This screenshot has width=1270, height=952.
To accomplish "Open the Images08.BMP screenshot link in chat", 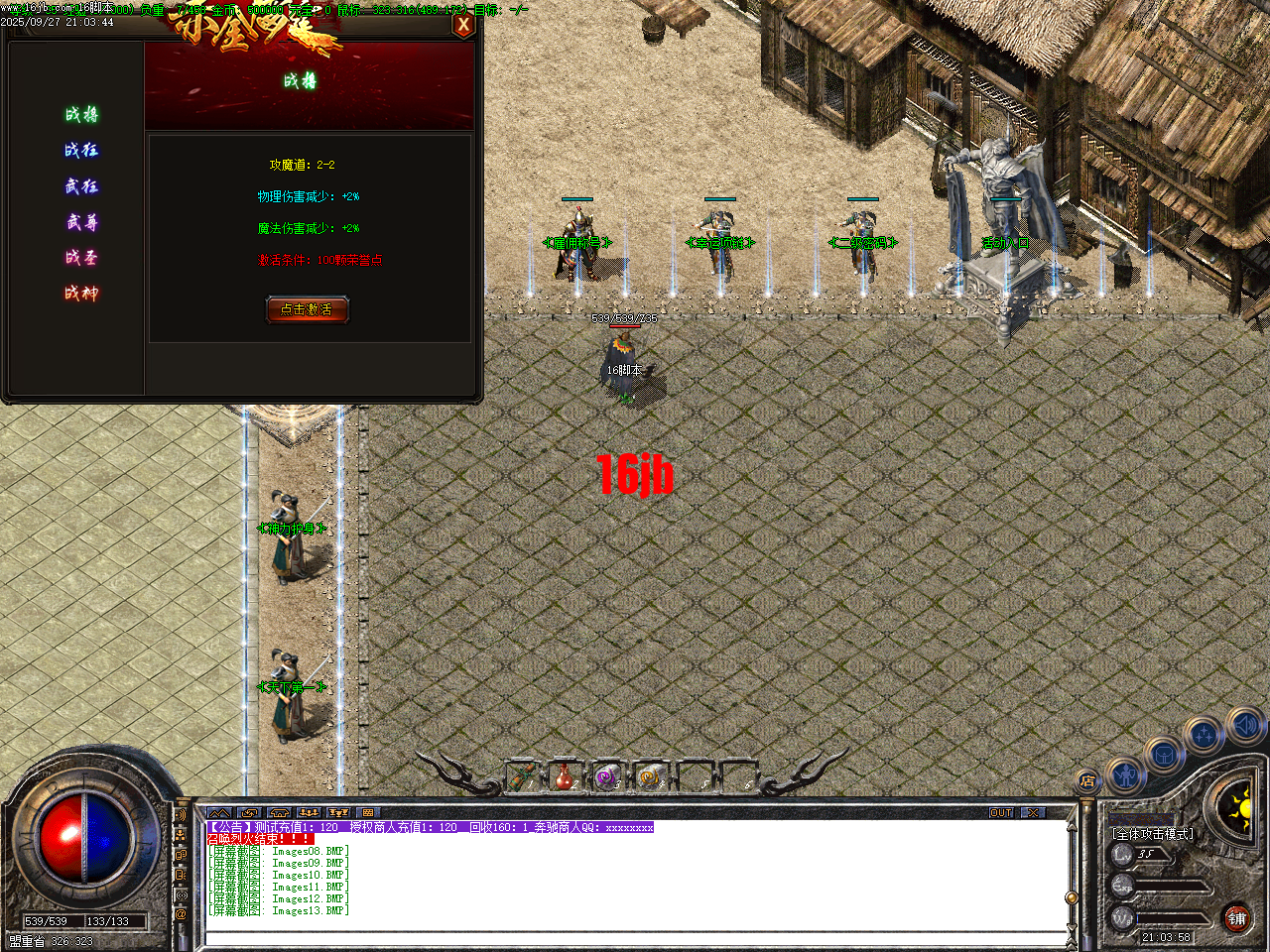I will coord(308,851).
